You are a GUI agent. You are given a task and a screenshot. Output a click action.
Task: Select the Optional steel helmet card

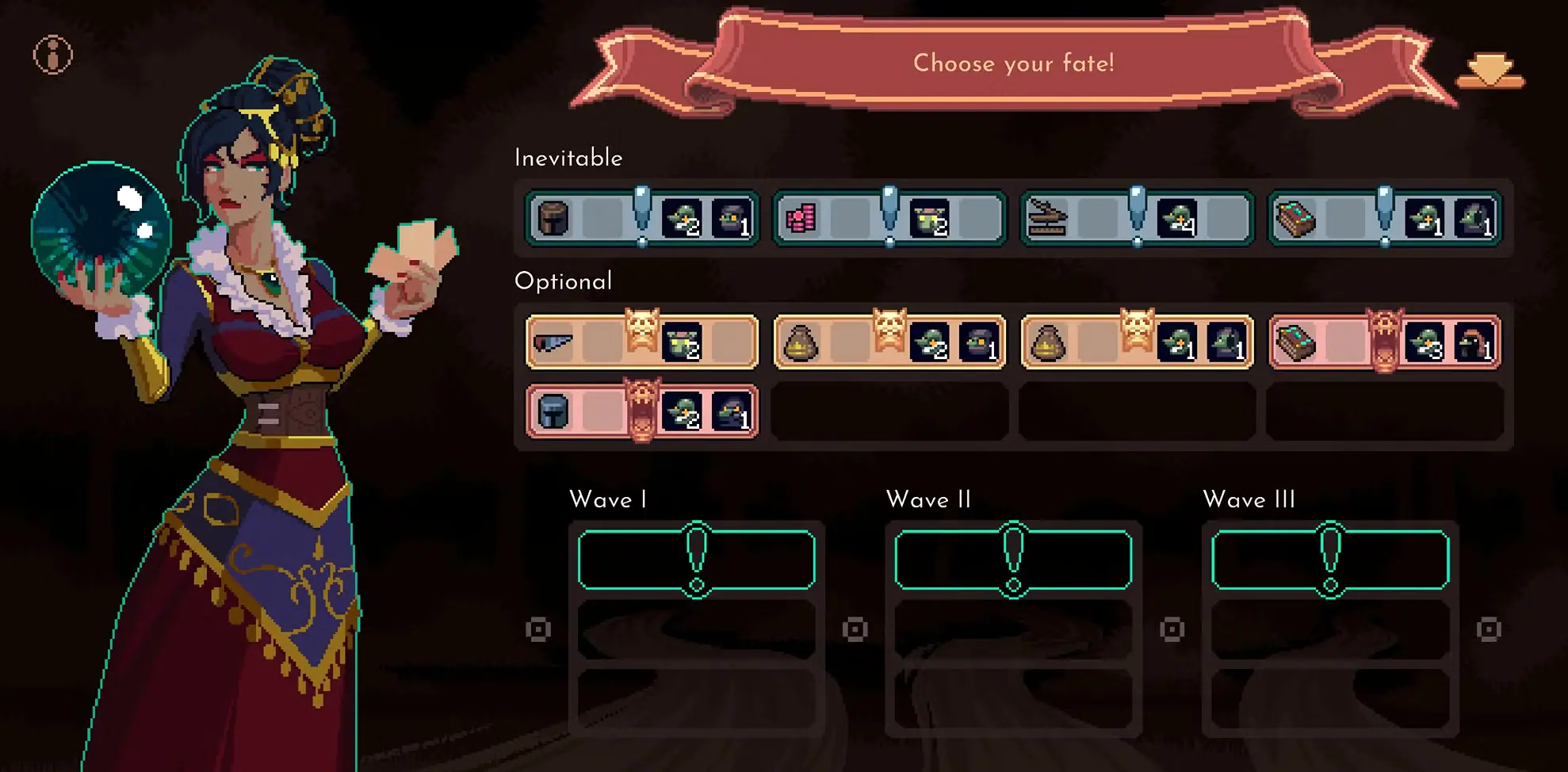[x=642, y=411]
